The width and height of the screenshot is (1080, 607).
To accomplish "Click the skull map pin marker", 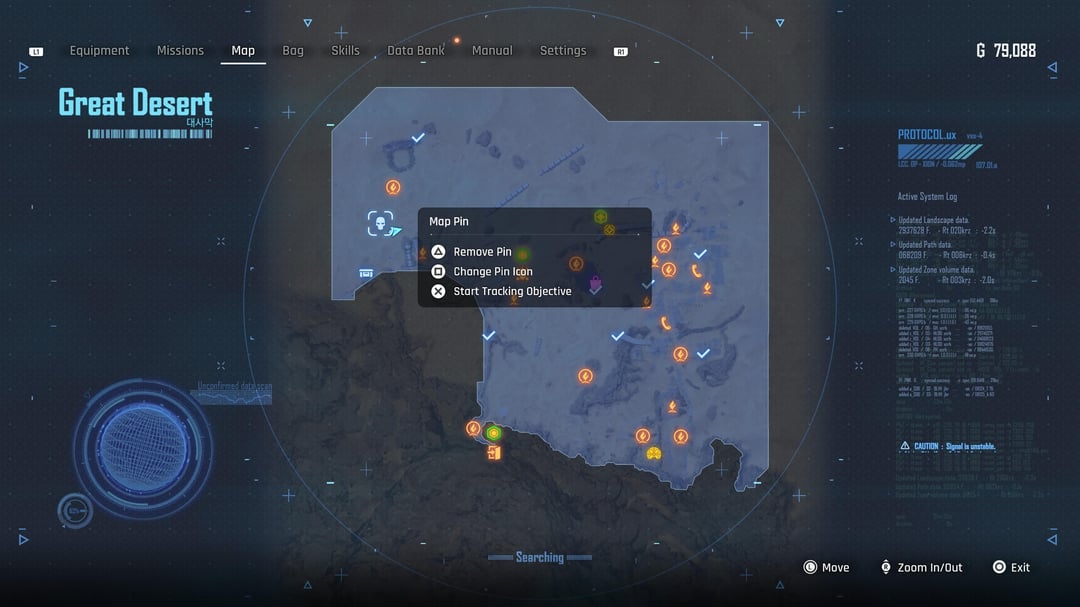I will [379, 223].
